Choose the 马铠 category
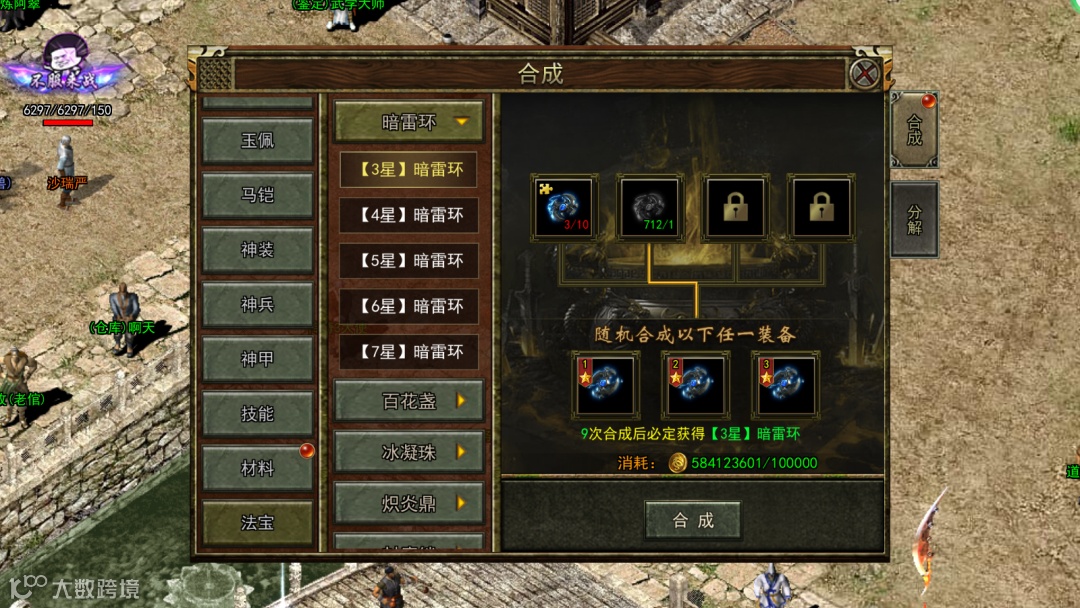Image resolution: width=1080 pixels, height=608 pixels. point(257,195)
